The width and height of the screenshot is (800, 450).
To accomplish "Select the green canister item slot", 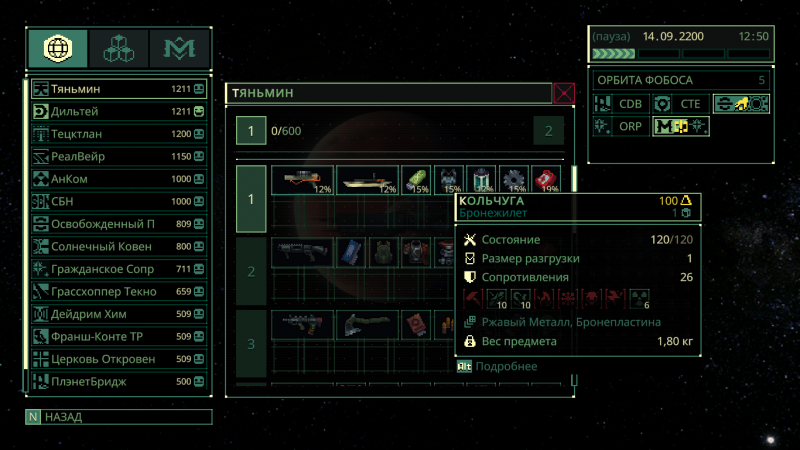I will click(x=416, y=181).
